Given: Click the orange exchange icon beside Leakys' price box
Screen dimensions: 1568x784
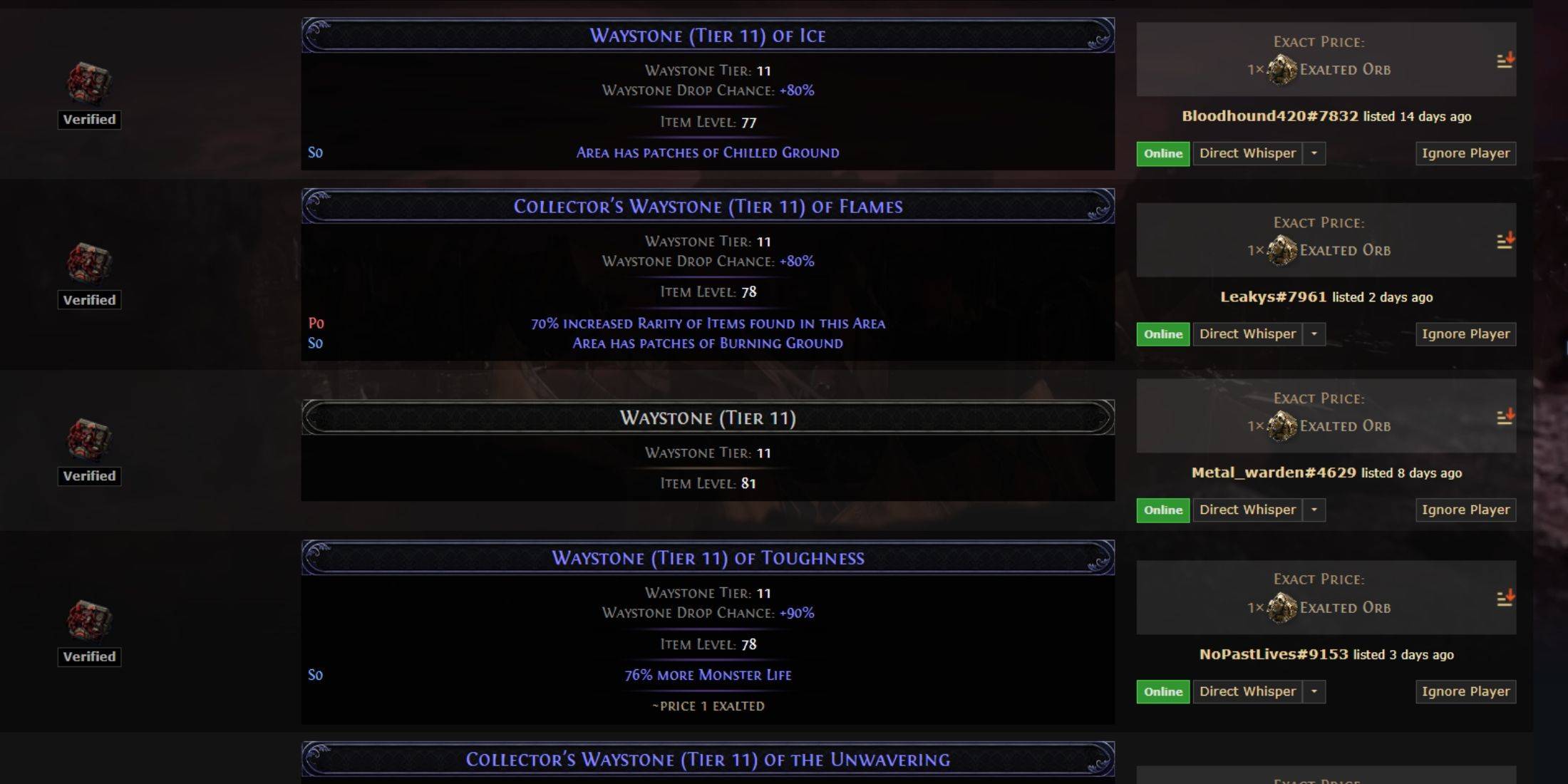Looking at the screenshot, I should click(x=1504, y=241).
